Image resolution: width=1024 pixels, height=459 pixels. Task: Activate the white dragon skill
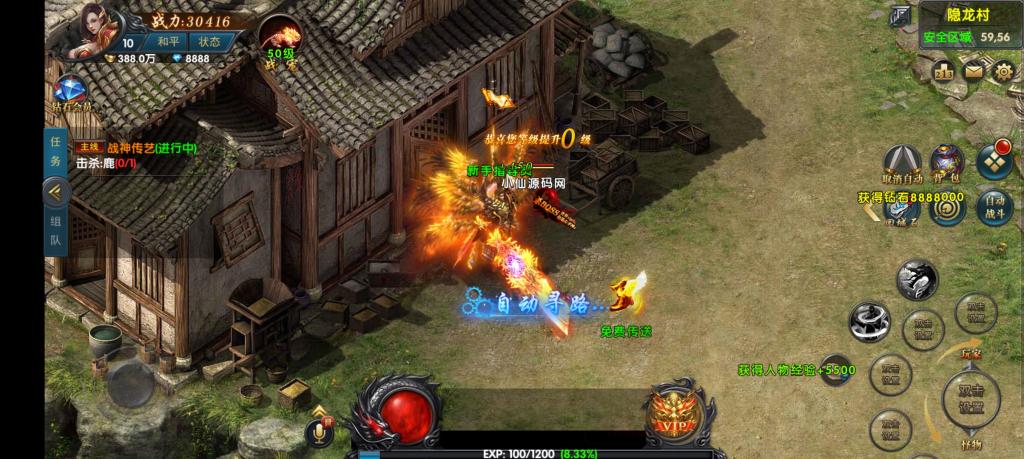[915, 280]
